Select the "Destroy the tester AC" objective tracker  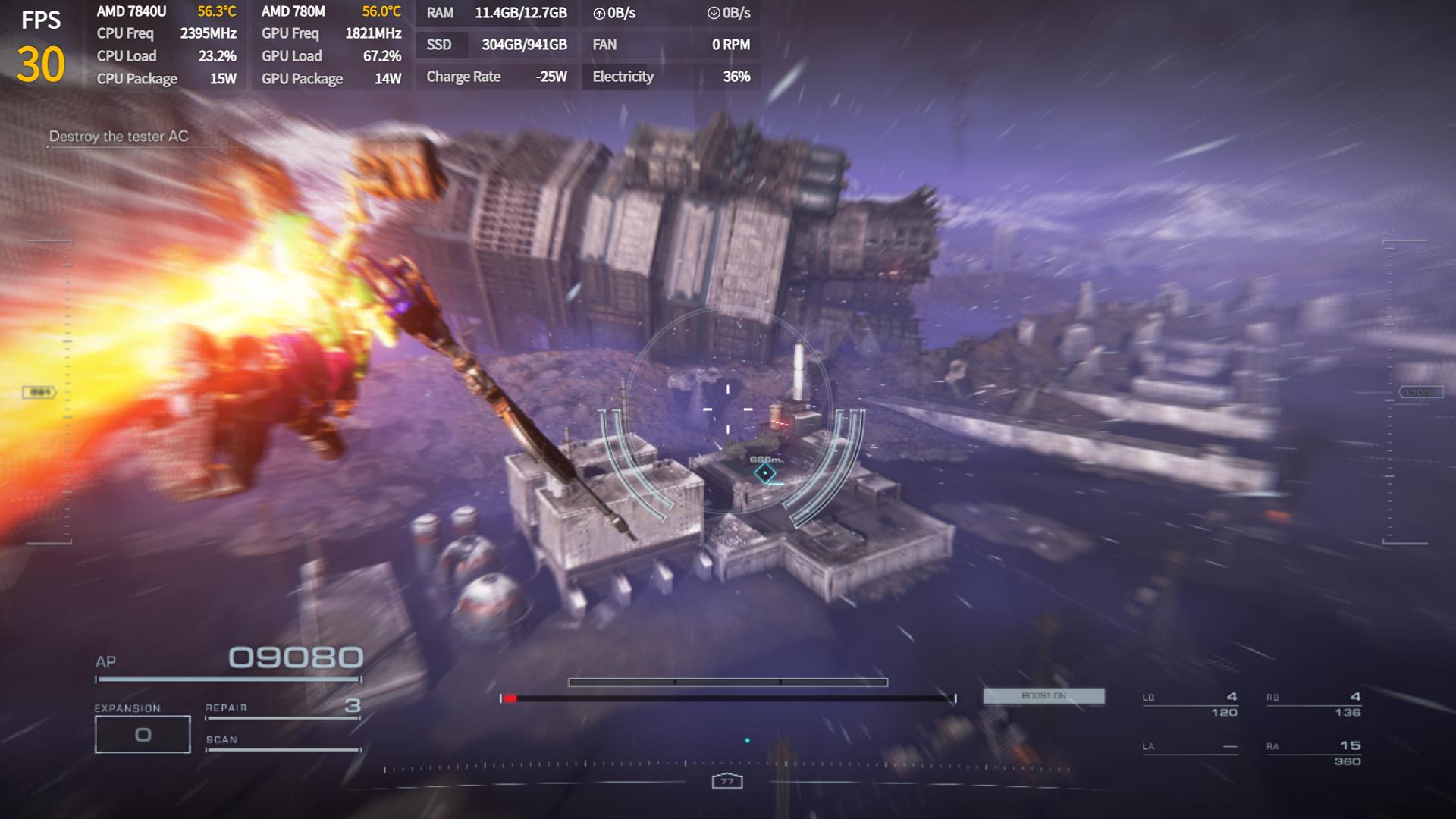click(x=119, y=136)
